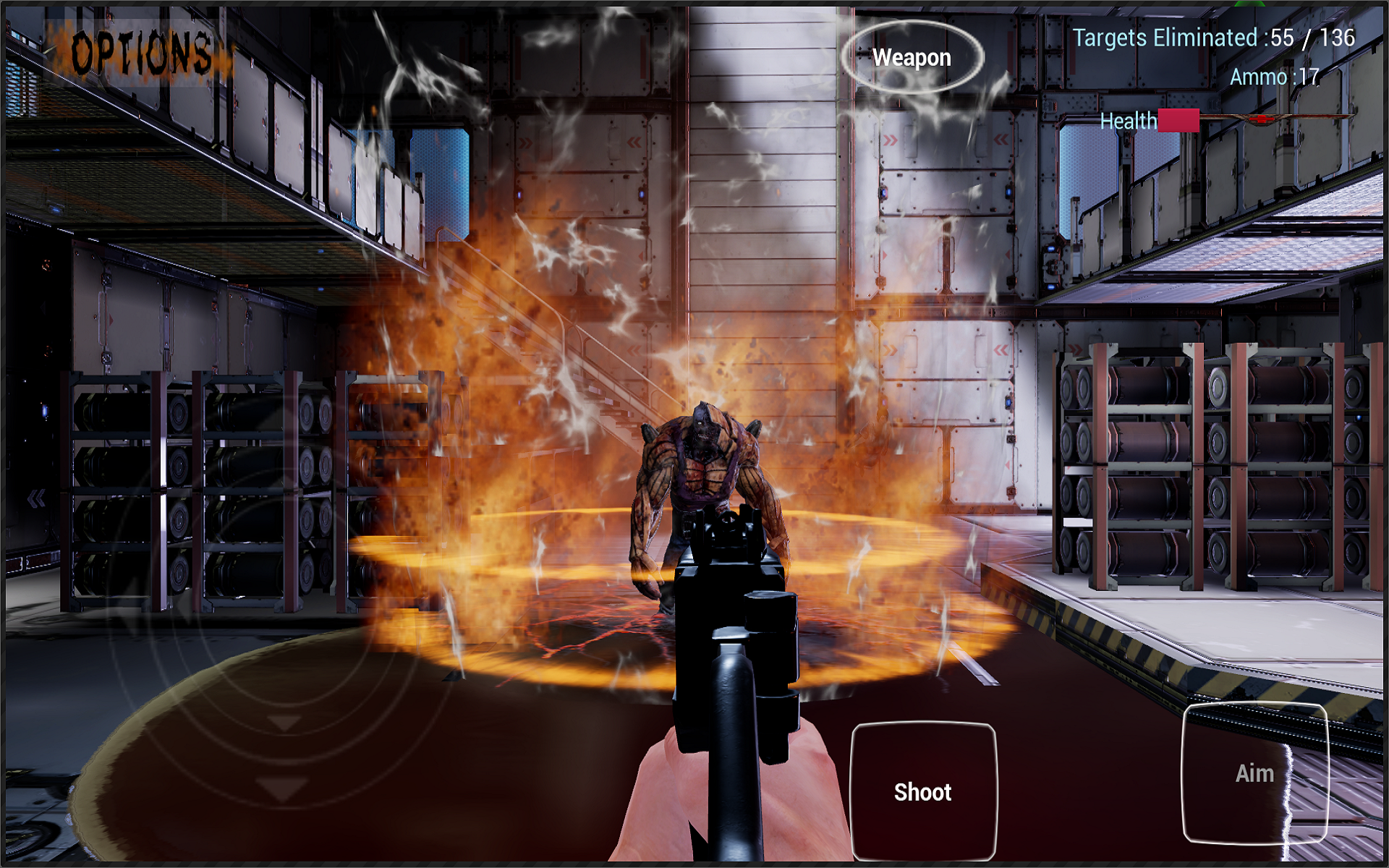Tap the upper triangle arrow inside the joystick
The image size is (1389, 868).
coord(284,723)
